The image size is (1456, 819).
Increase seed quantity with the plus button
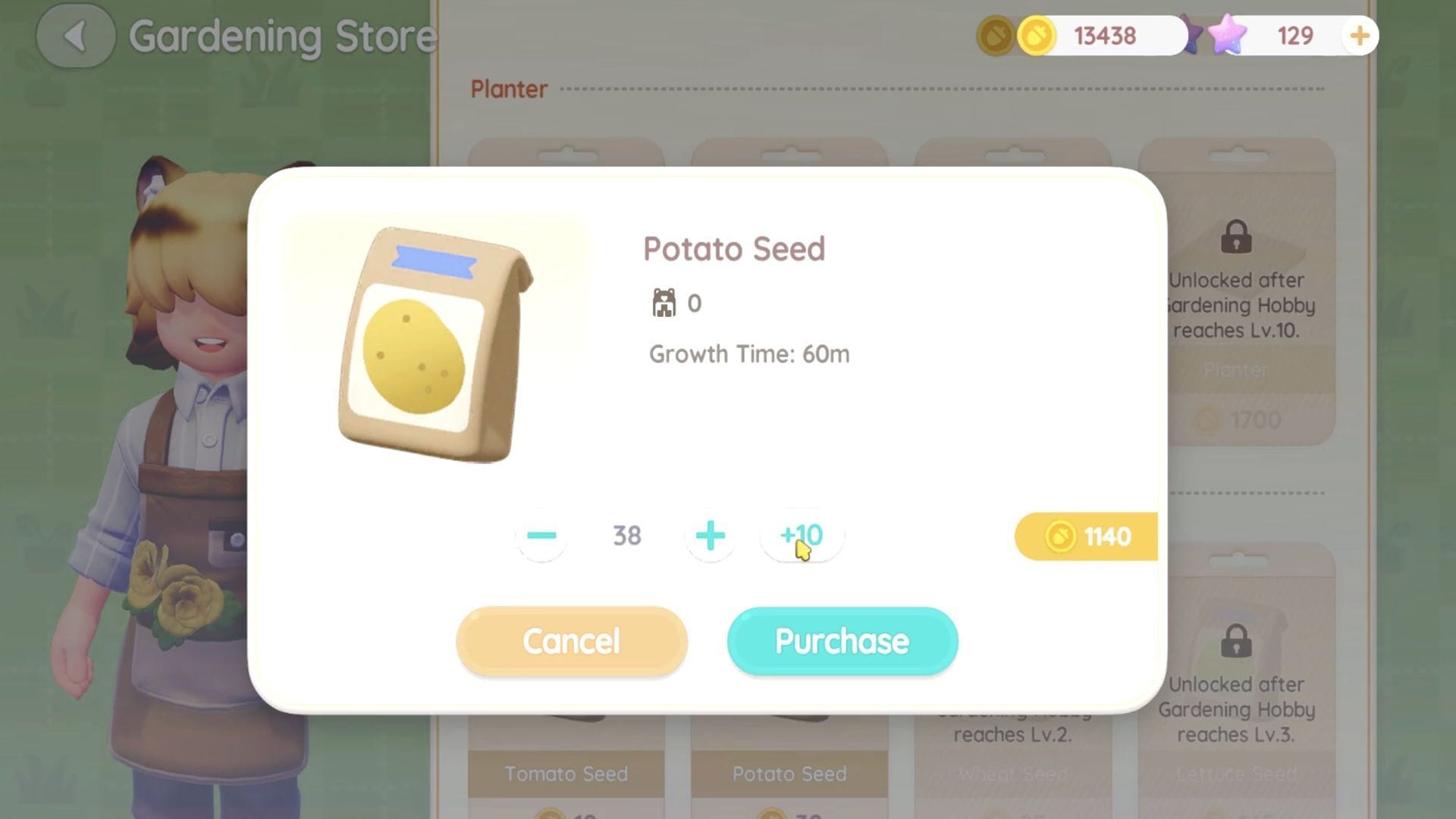[x=710, y=535]
